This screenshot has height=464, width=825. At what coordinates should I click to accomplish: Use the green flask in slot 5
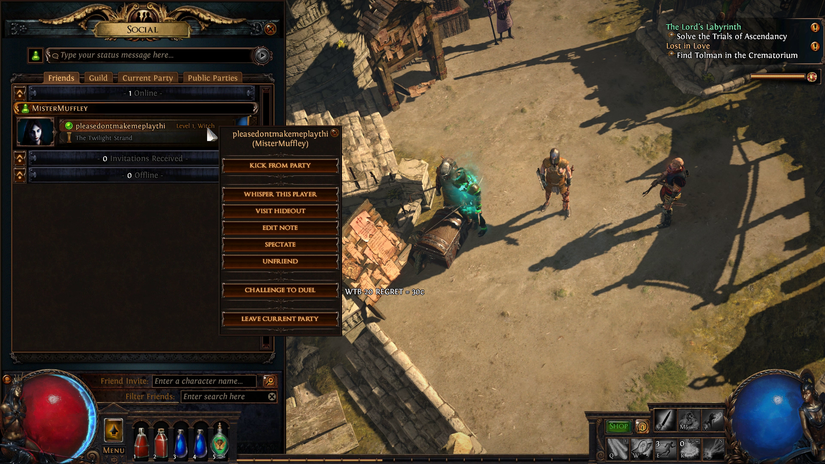(x=219, y=441)
